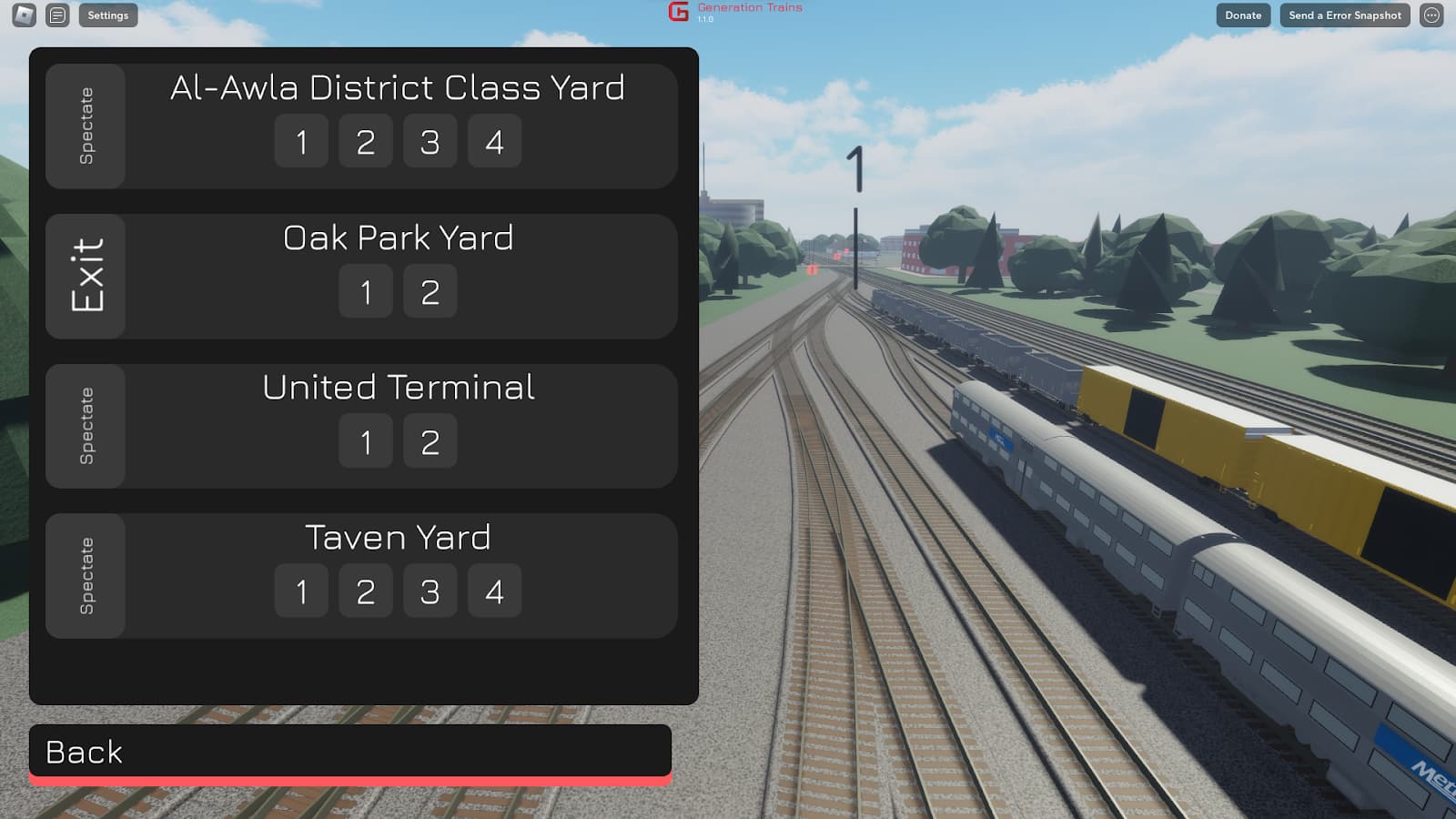Open the Settings menu

coord(108,15)
